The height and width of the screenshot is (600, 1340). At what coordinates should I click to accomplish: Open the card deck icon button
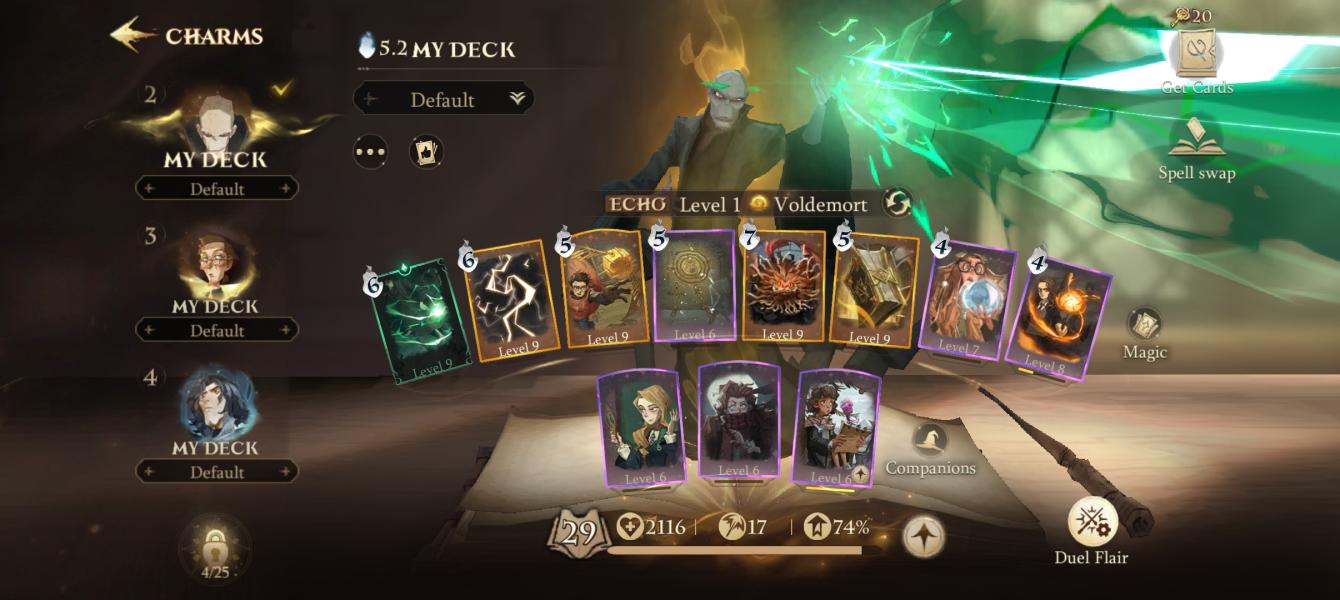coord(426,152)
